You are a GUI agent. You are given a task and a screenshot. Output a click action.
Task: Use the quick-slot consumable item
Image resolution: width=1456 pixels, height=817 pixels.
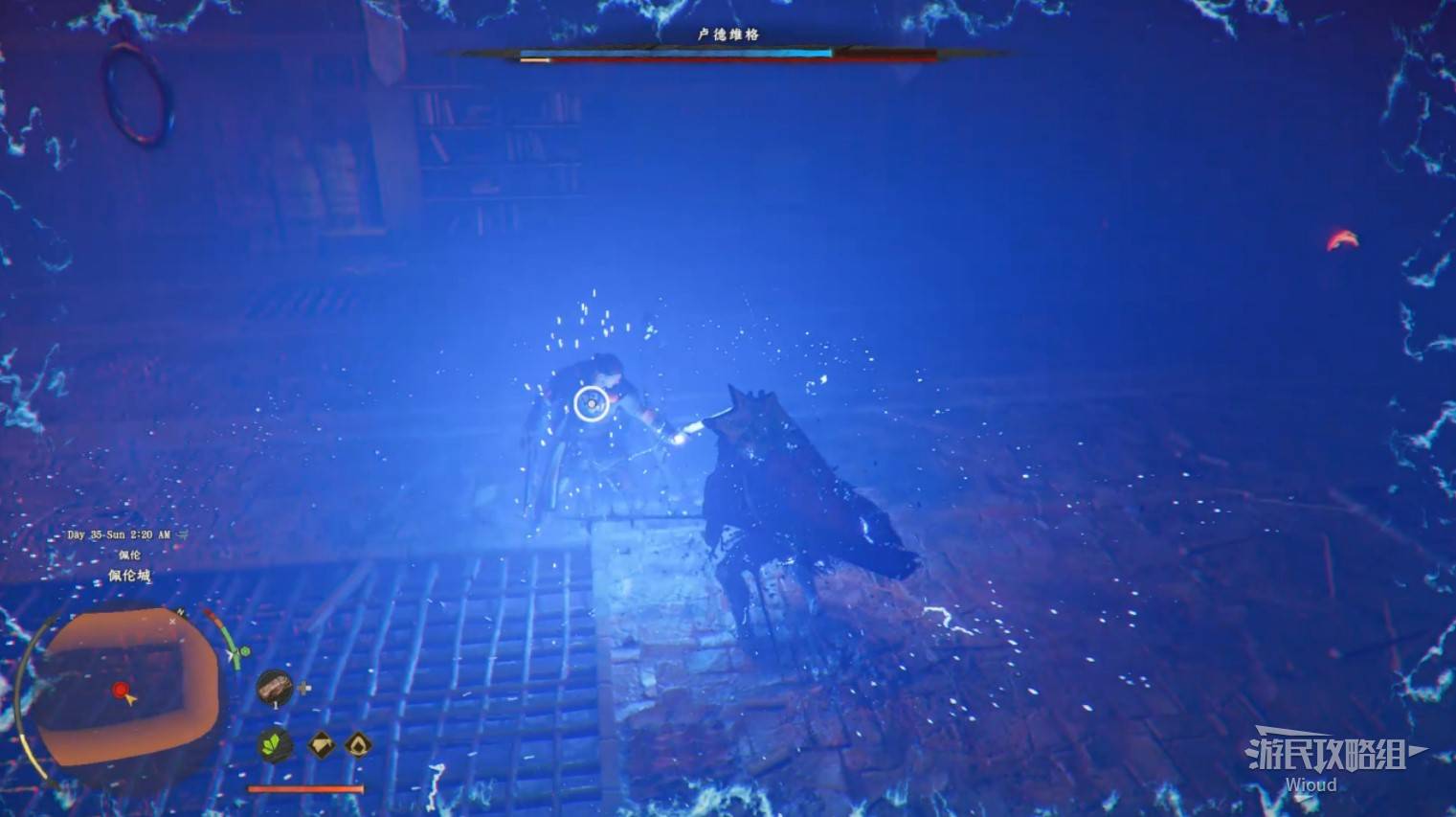click(275, 687)
